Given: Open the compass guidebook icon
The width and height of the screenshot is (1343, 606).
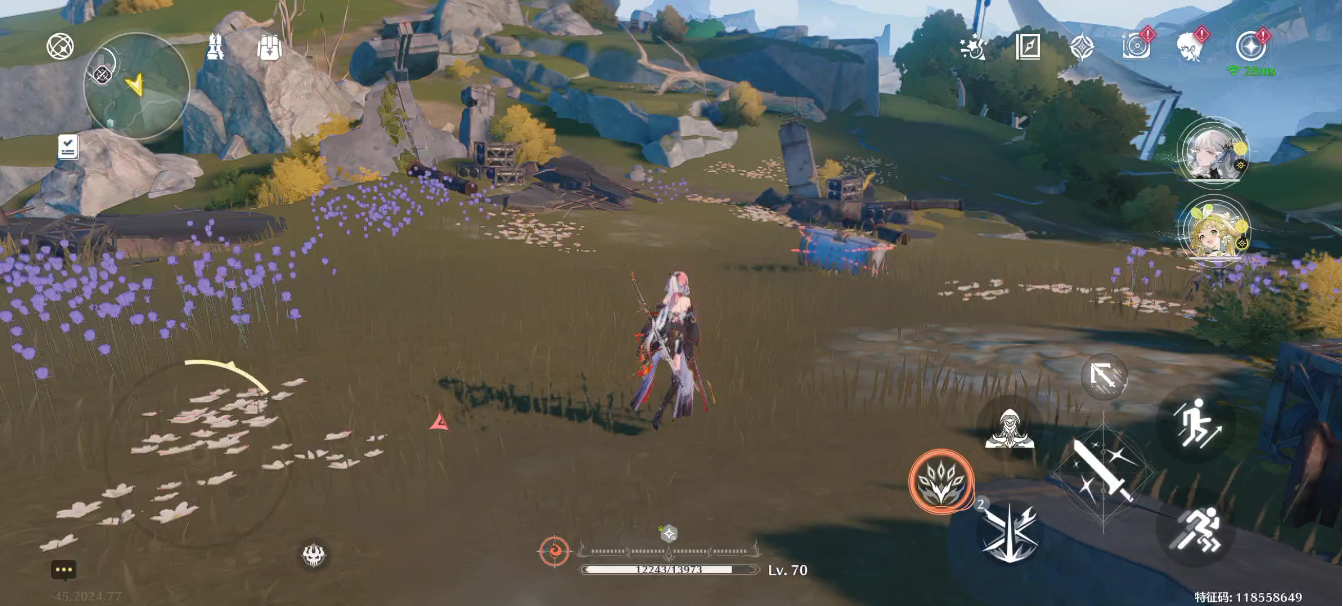Looking at the screenshot, I should point(1028,46).
